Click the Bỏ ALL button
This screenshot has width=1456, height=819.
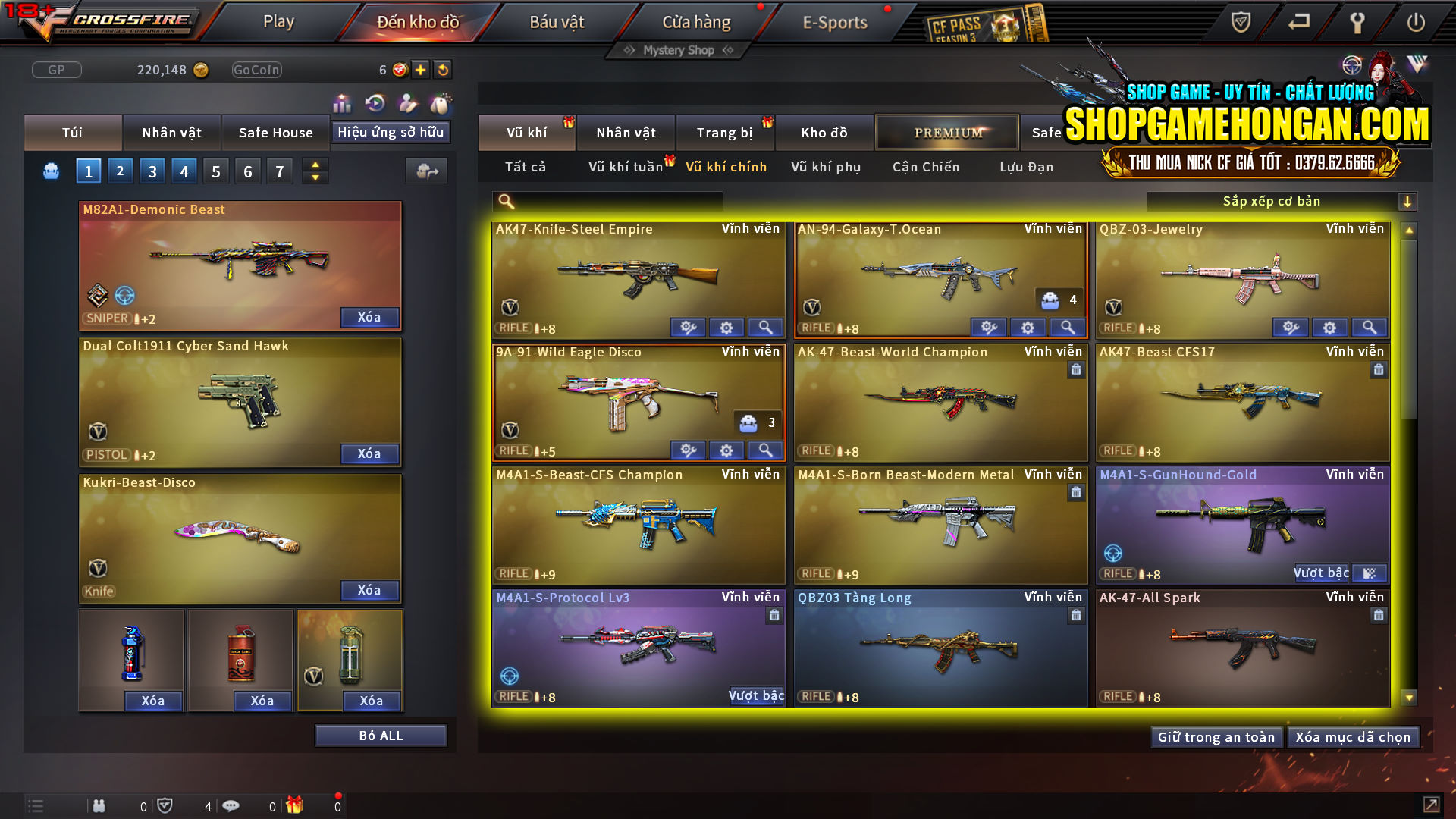[381, 735]
